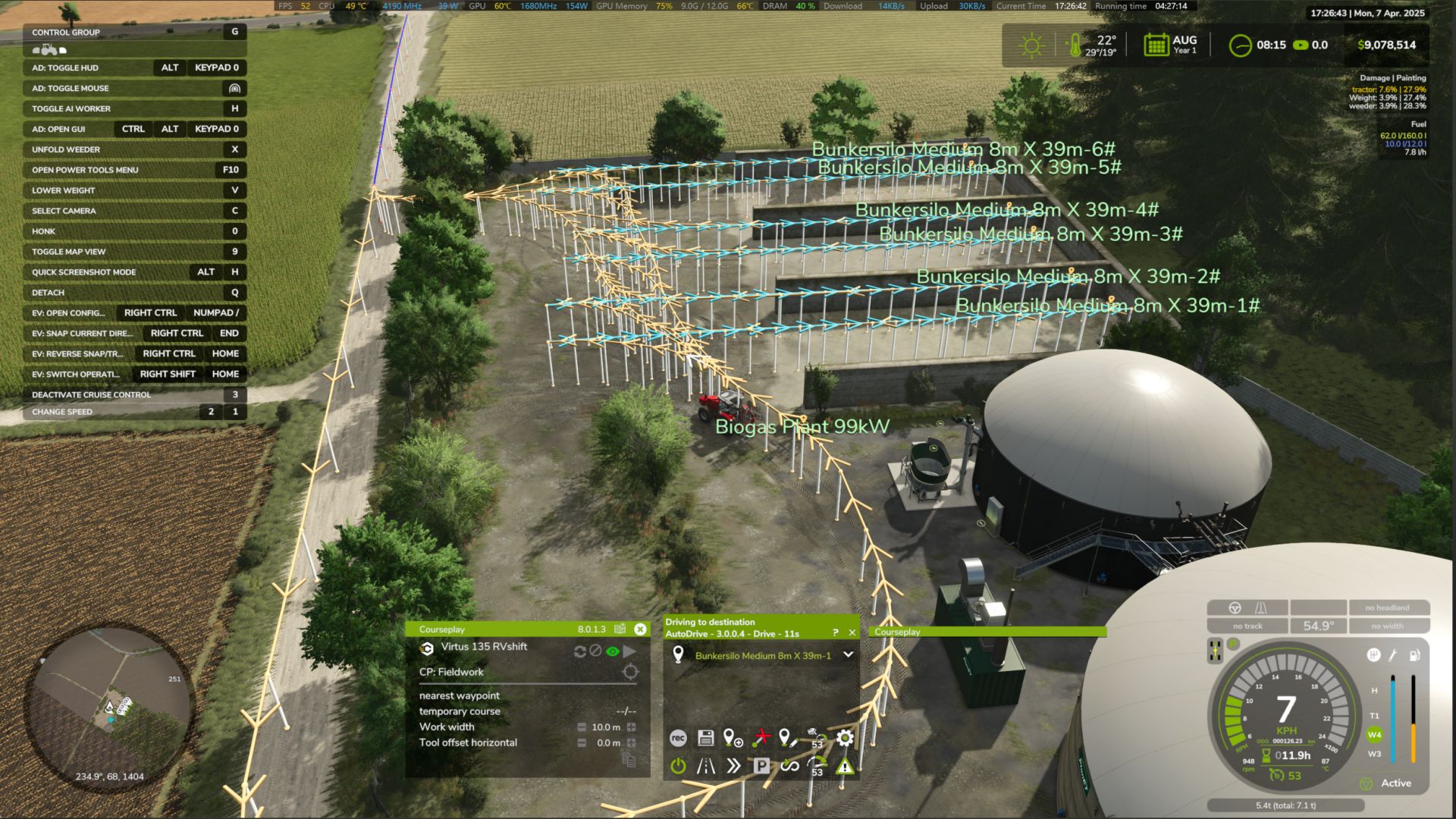Click the AutoDrive warning triangle icon

[x=844, y=767]
